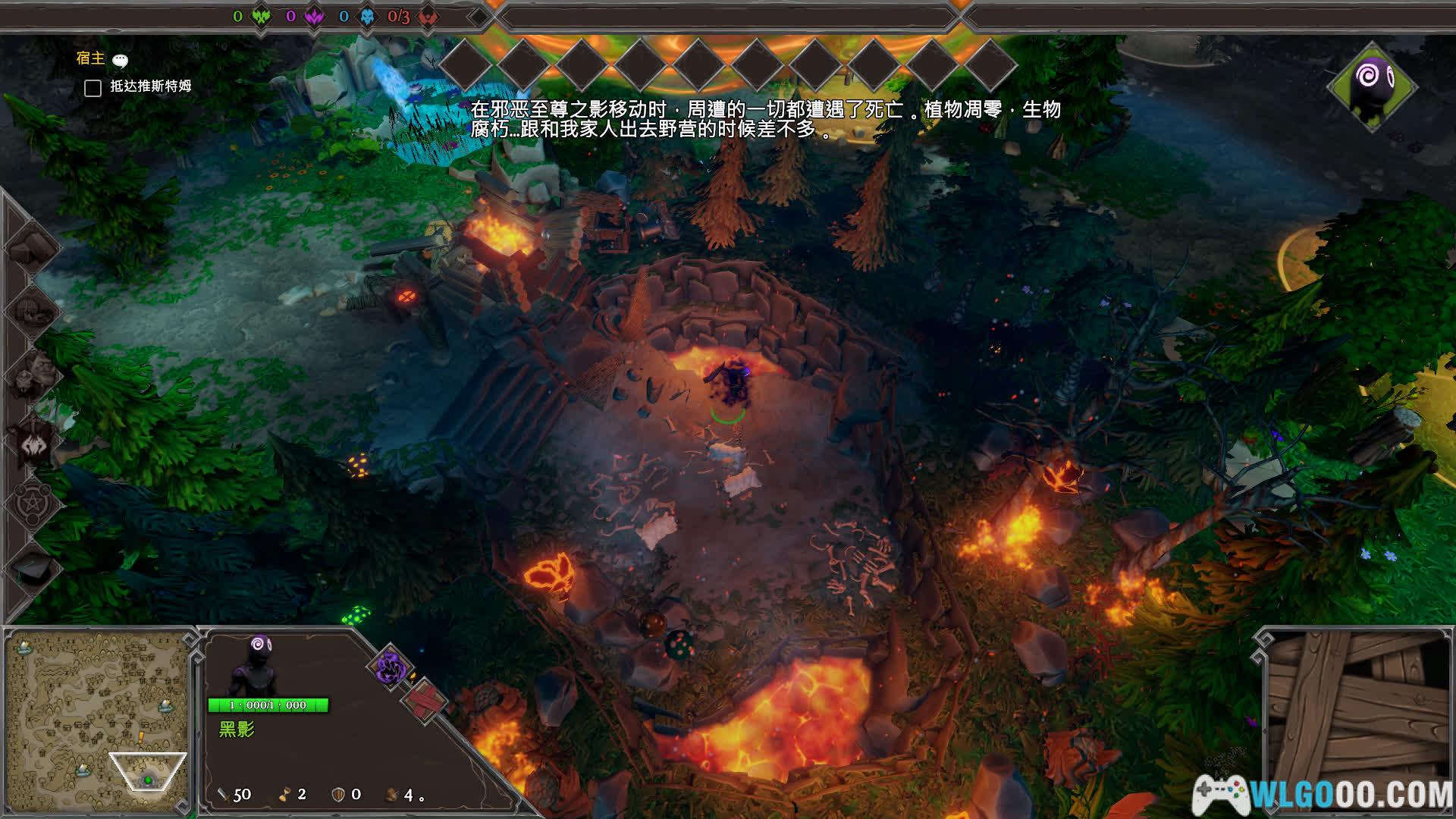Open the research menu with graduation cap
This screenshot has height=819, width=1456.
[x=32, y=567]
